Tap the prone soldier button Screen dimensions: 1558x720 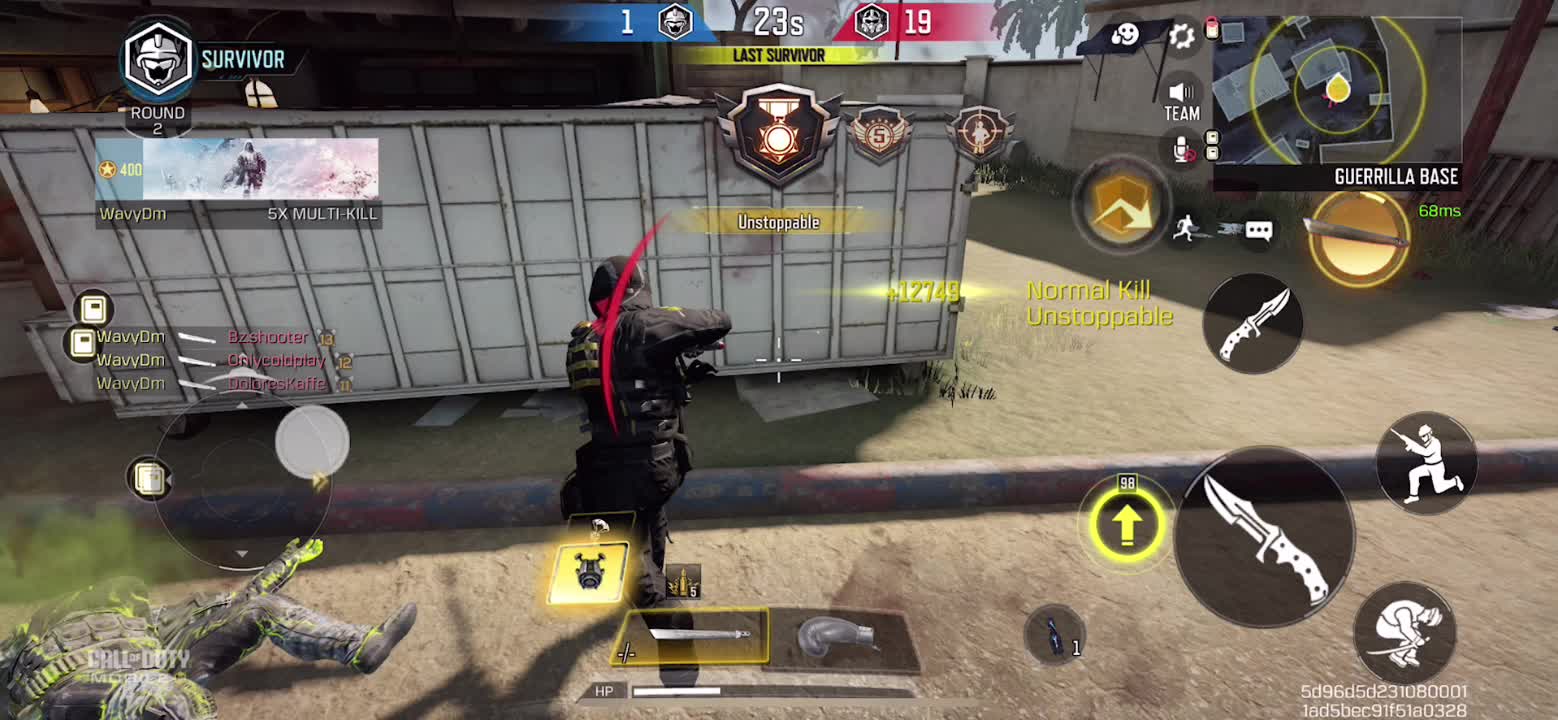pyautogui.click(x=1404, y=633)
